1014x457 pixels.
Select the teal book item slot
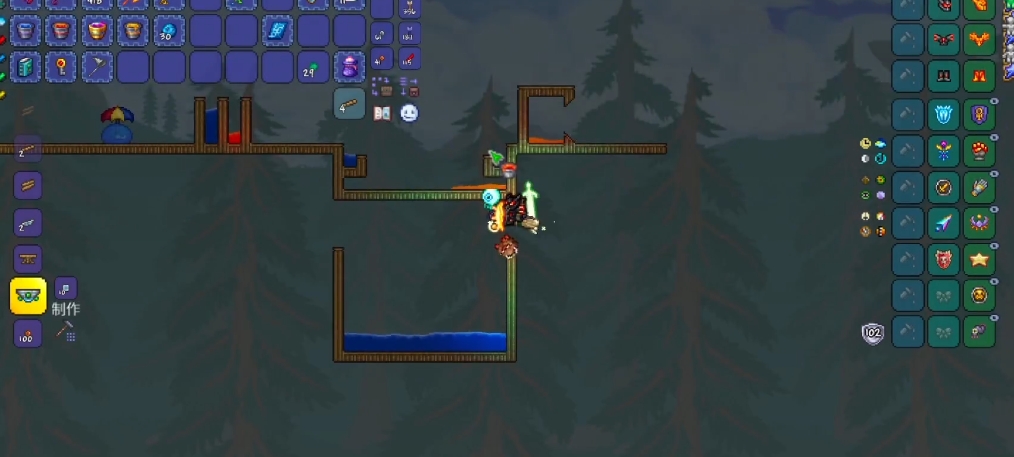click(25, 67)
